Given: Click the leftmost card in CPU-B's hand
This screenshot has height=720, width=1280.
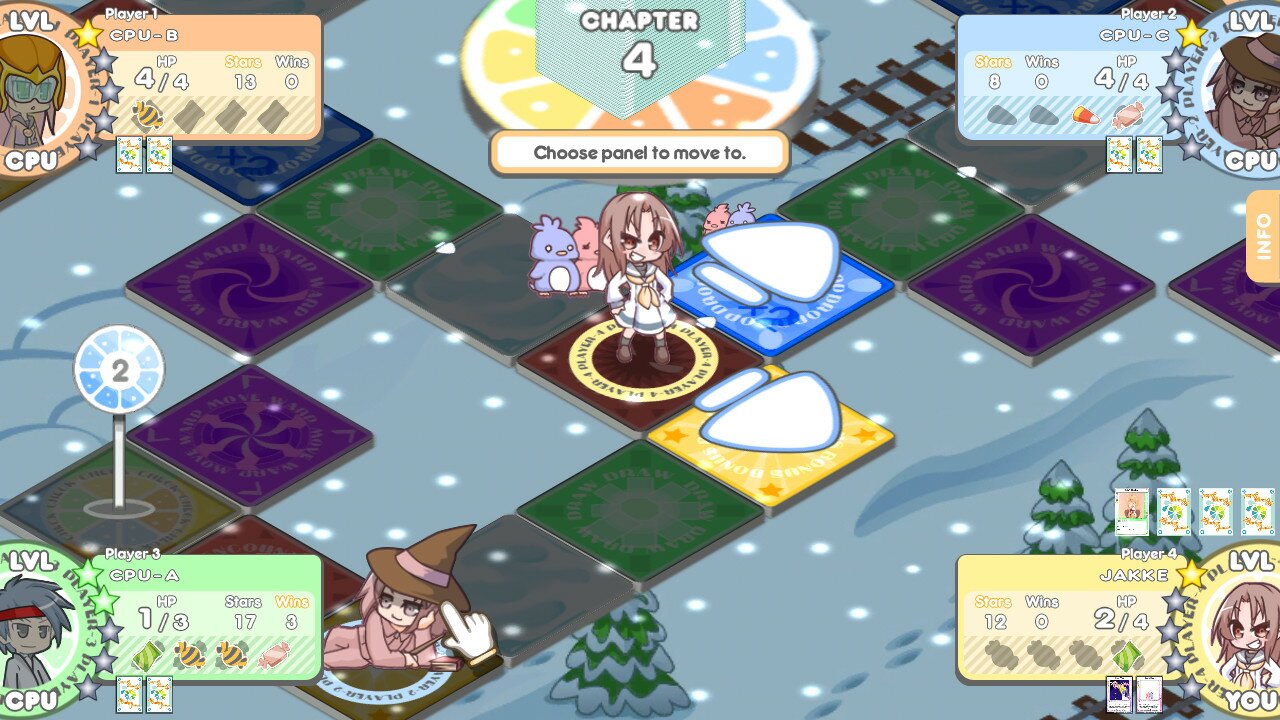Looking at the screenshot, I should click(x=129, y=155).
